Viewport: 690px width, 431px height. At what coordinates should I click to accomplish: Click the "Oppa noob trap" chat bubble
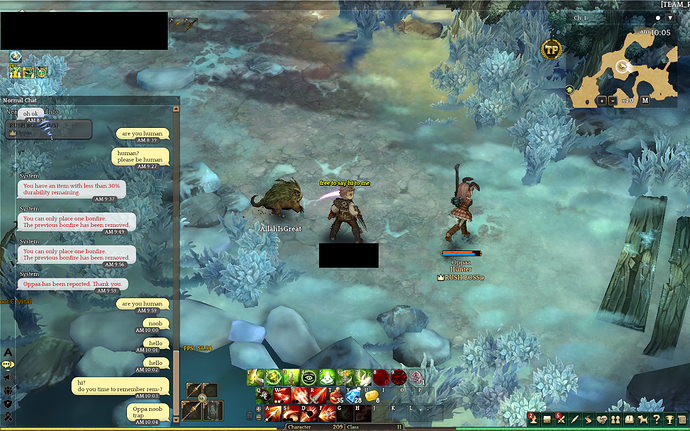click(146, 412)
